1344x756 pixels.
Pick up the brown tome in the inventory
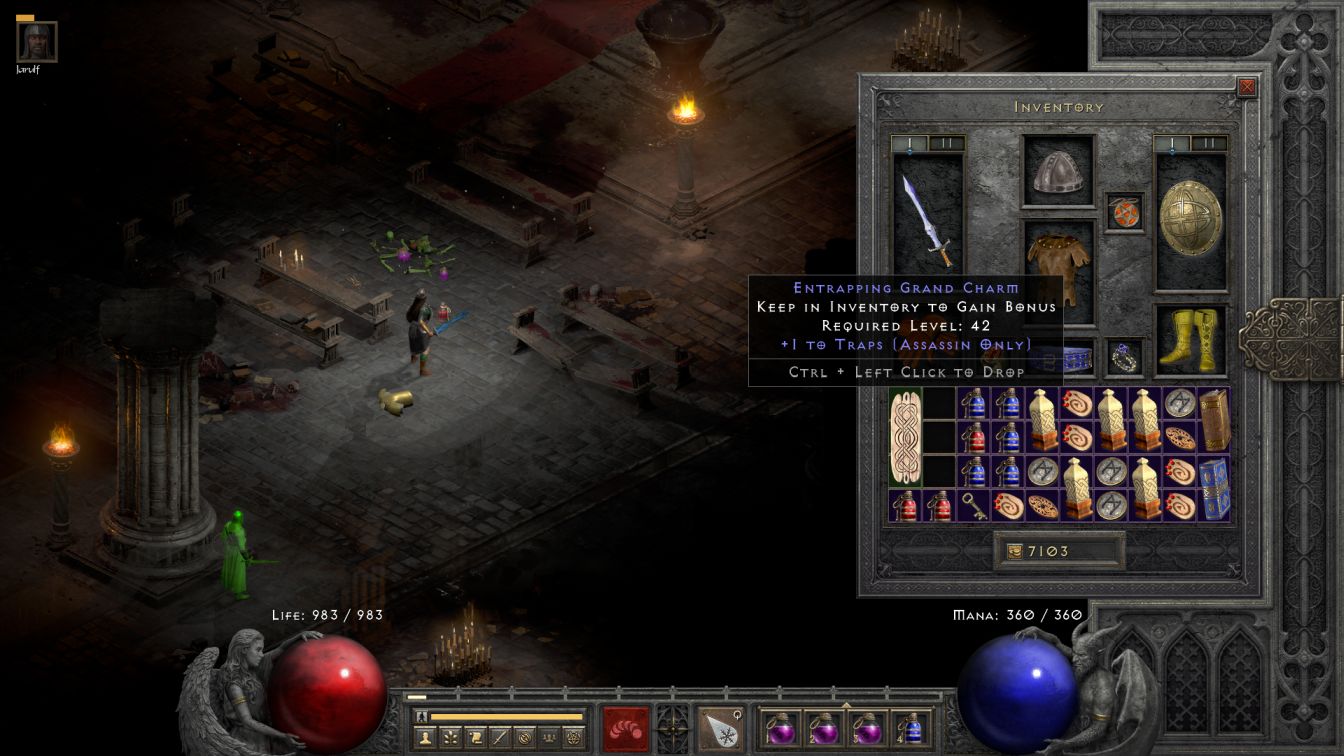(x=1214, y=421)
